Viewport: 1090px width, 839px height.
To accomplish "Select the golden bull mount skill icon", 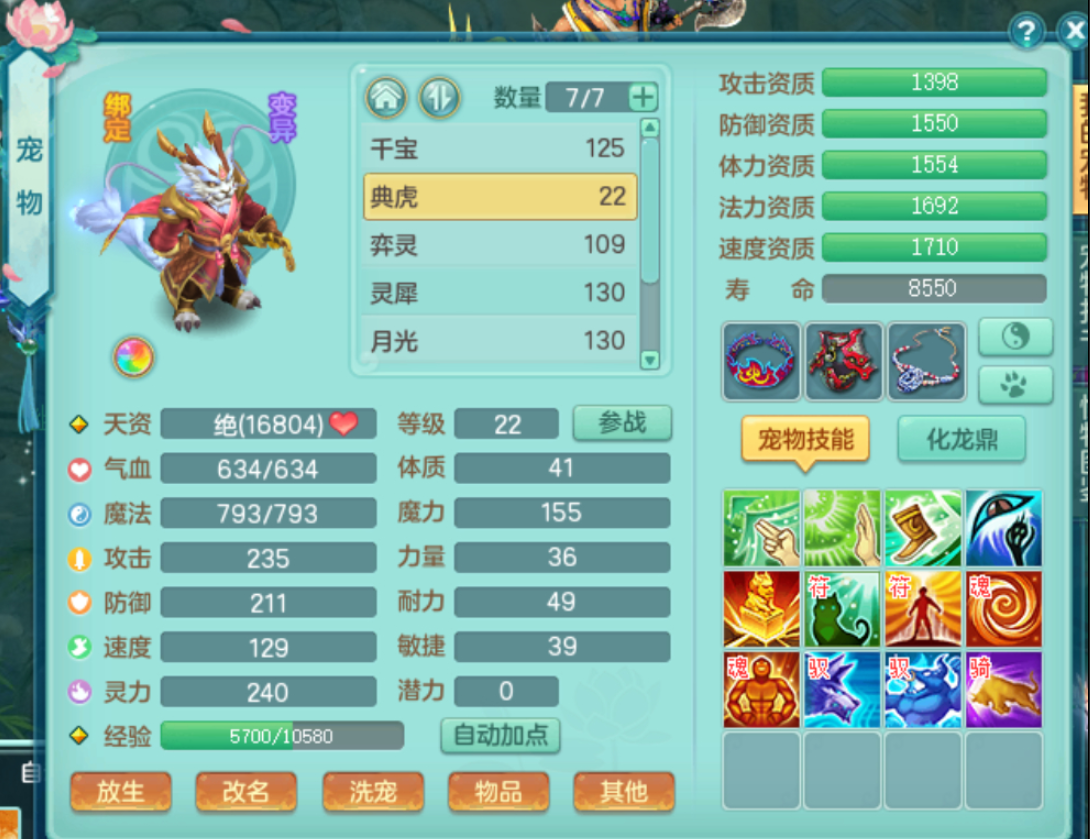I will 1003,690.
